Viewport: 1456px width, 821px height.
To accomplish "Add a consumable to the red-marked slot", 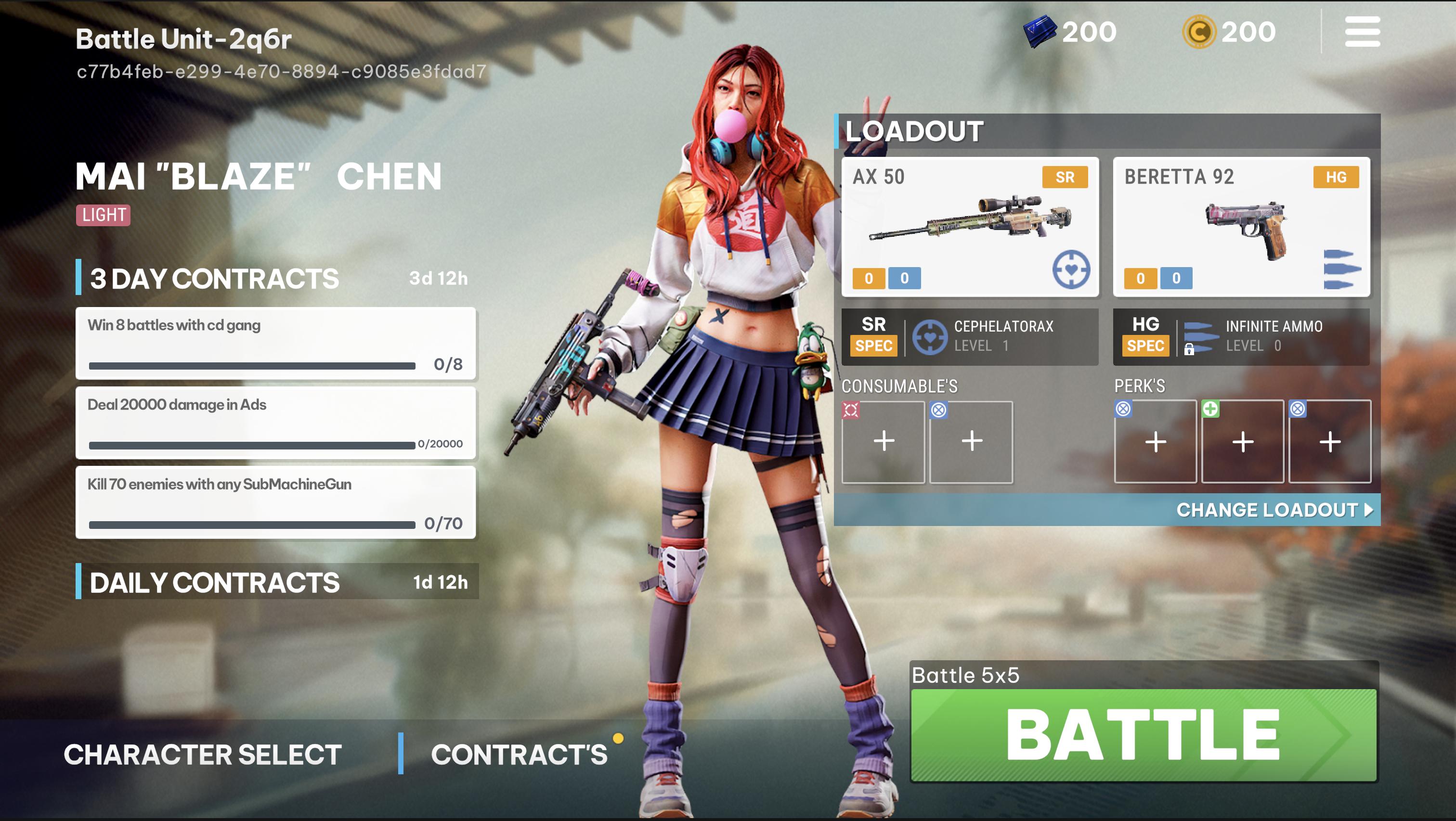I will pos(884,442).
